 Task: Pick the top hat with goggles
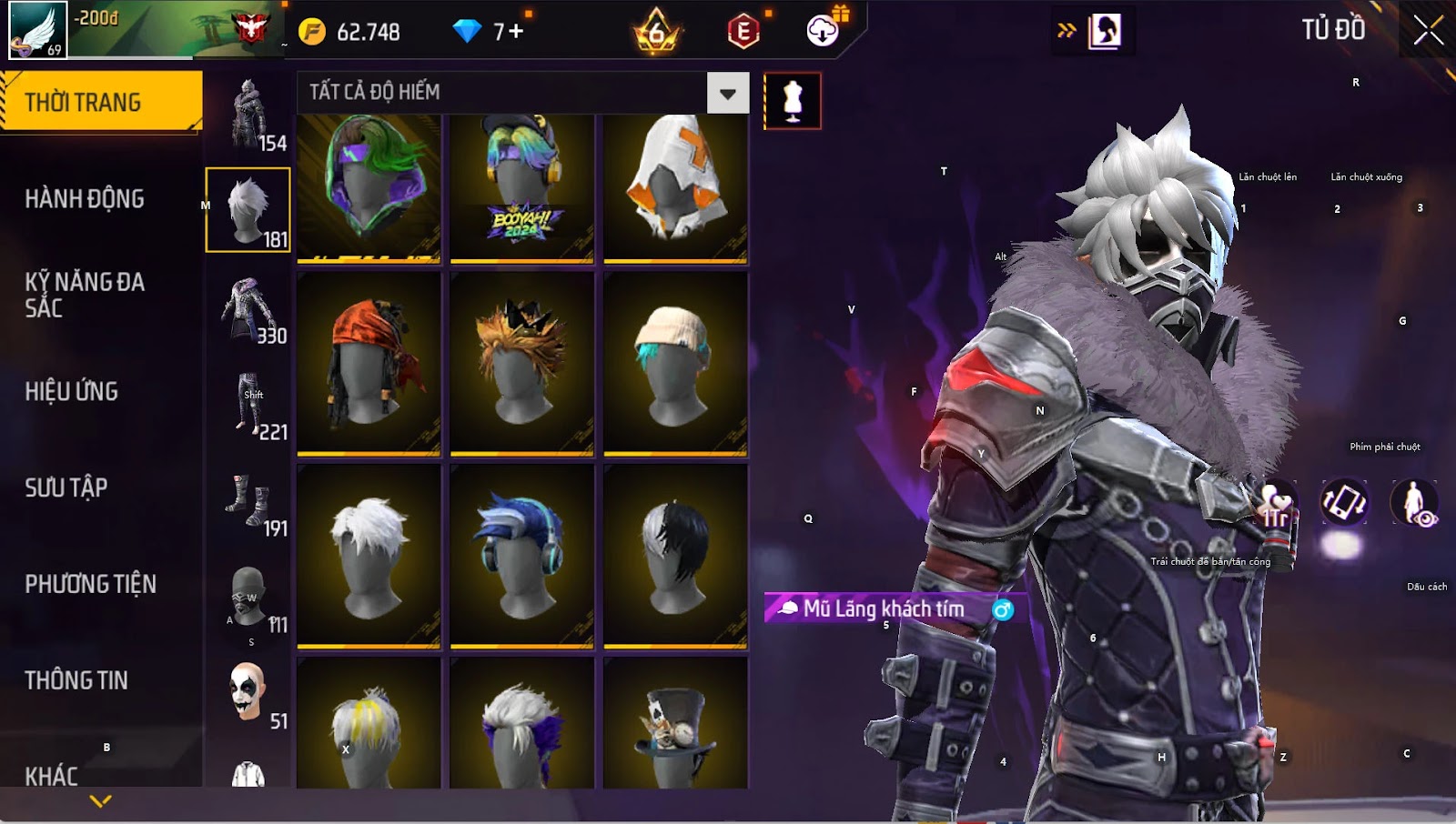tap(675, 724)
